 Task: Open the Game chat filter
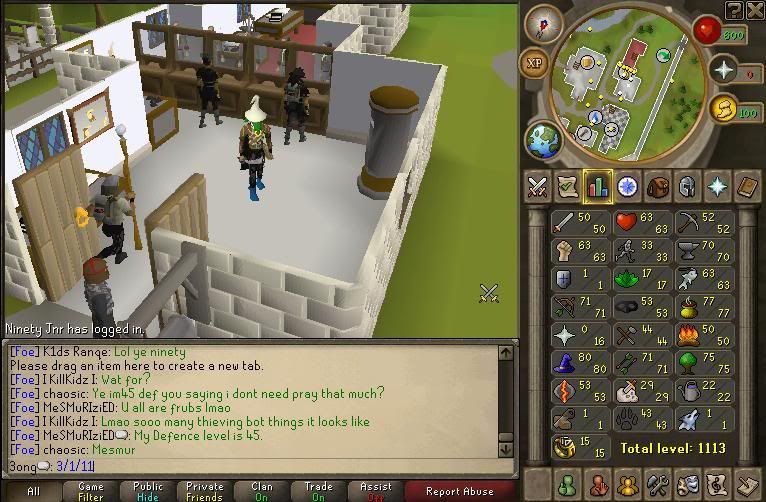[x=90, y=490]
